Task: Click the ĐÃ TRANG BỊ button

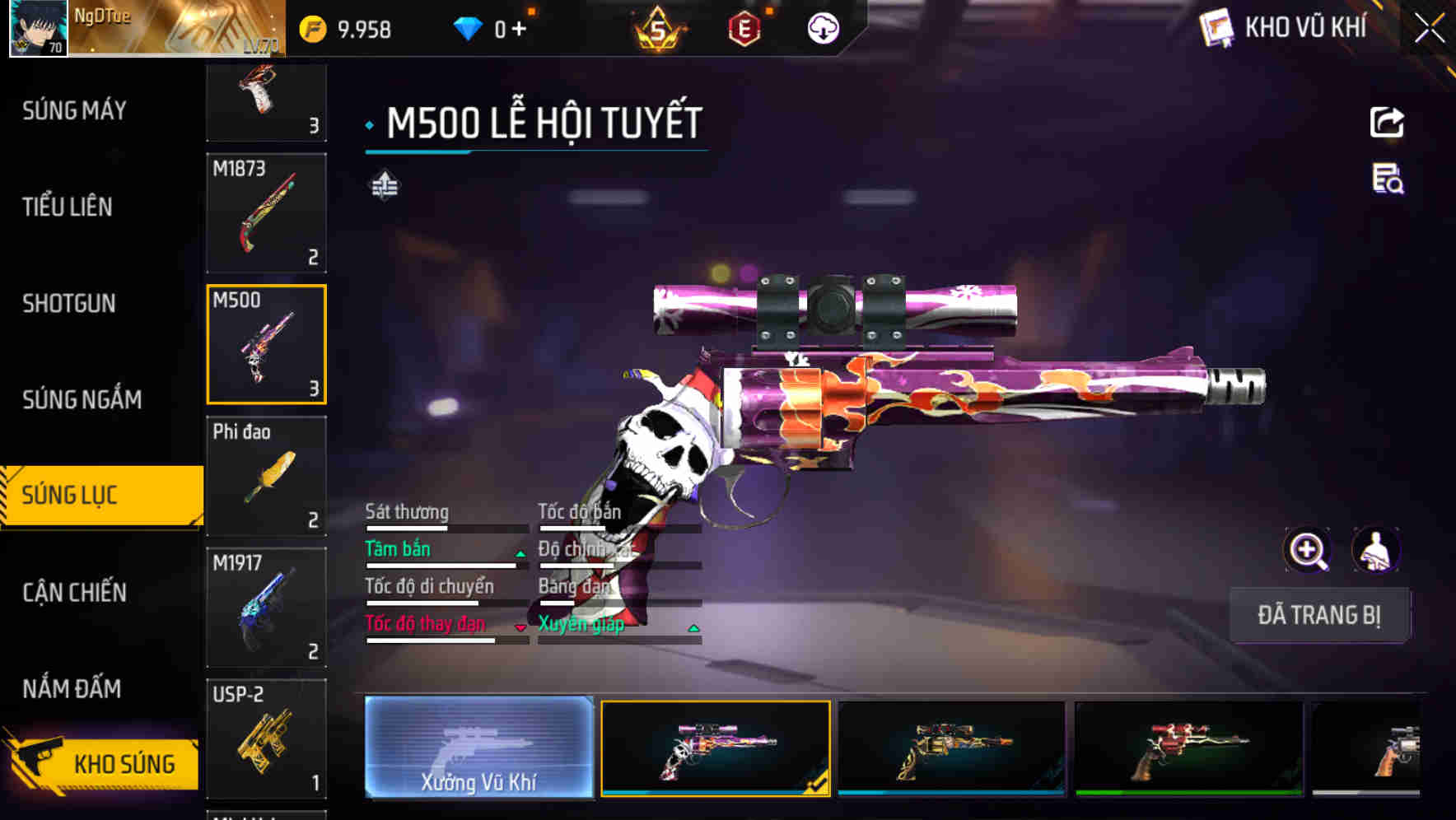Action: tap(1319, 615)
